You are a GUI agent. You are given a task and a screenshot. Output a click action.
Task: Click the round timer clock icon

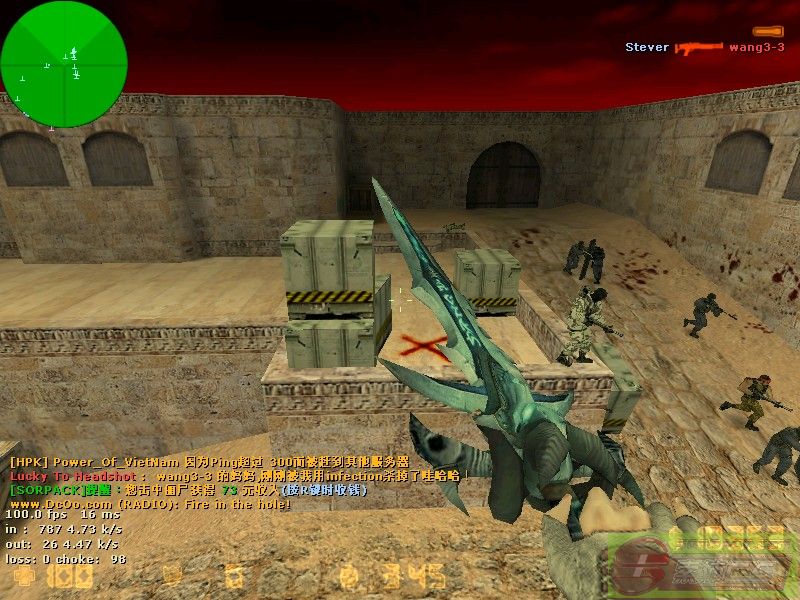click(349, 576)
